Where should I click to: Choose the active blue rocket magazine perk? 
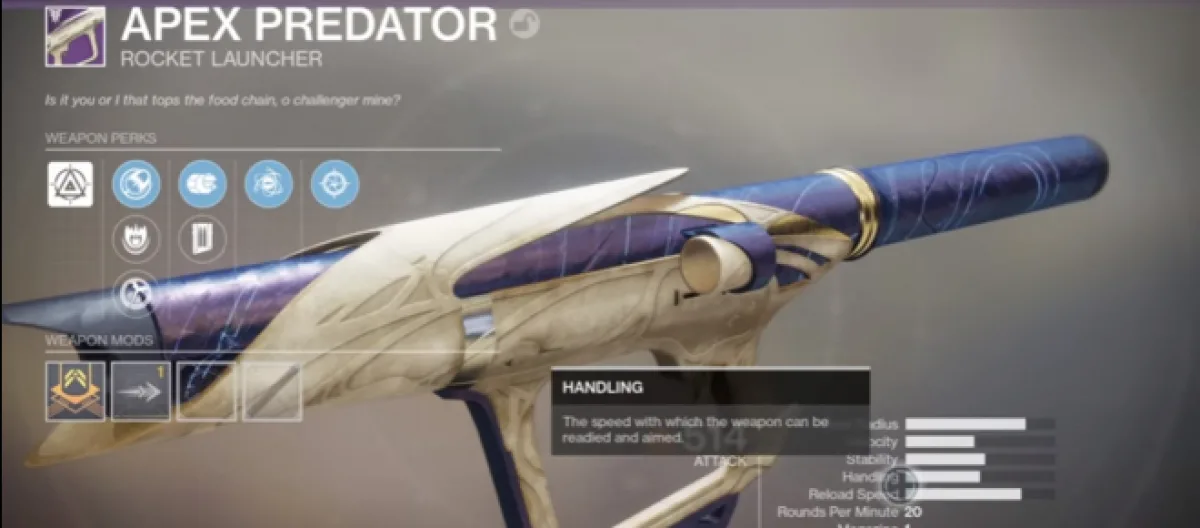coord(202,184)
